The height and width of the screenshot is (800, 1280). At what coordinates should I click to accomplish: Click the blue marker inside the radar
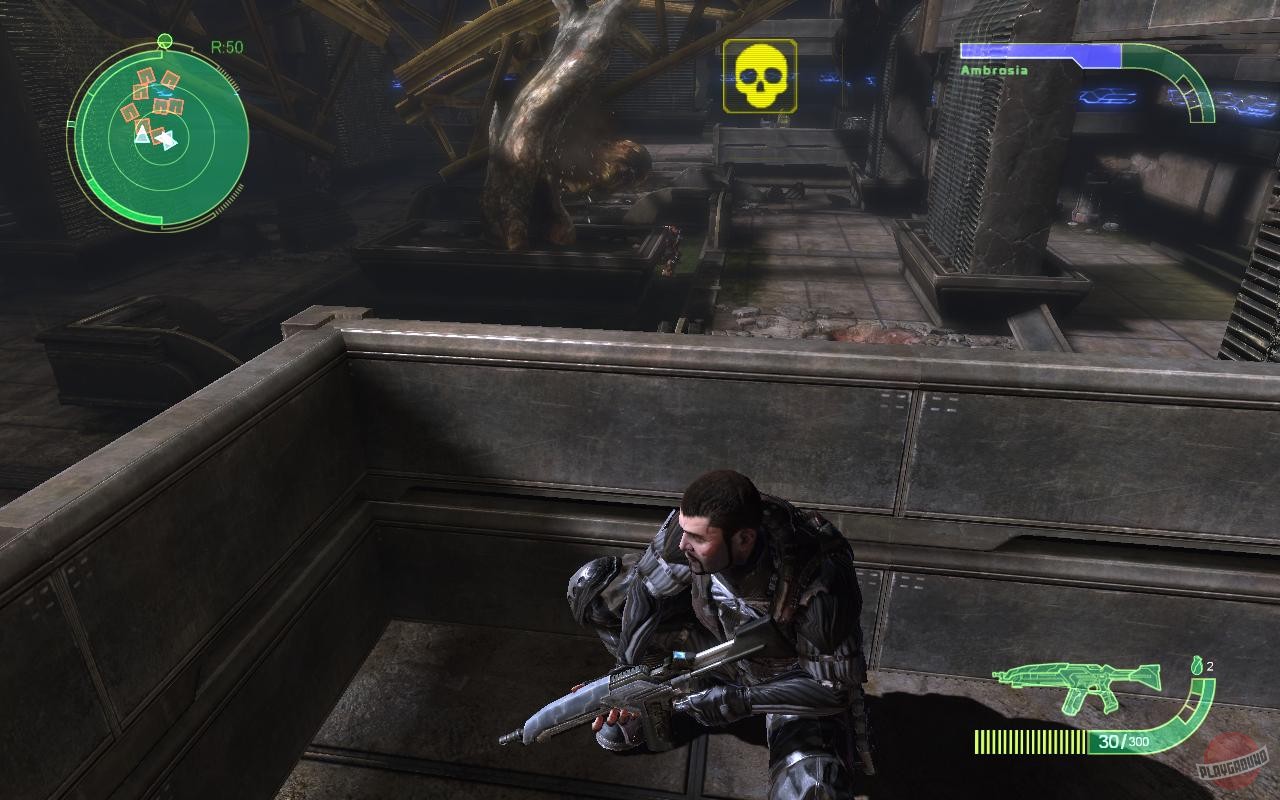click(162, 90)
